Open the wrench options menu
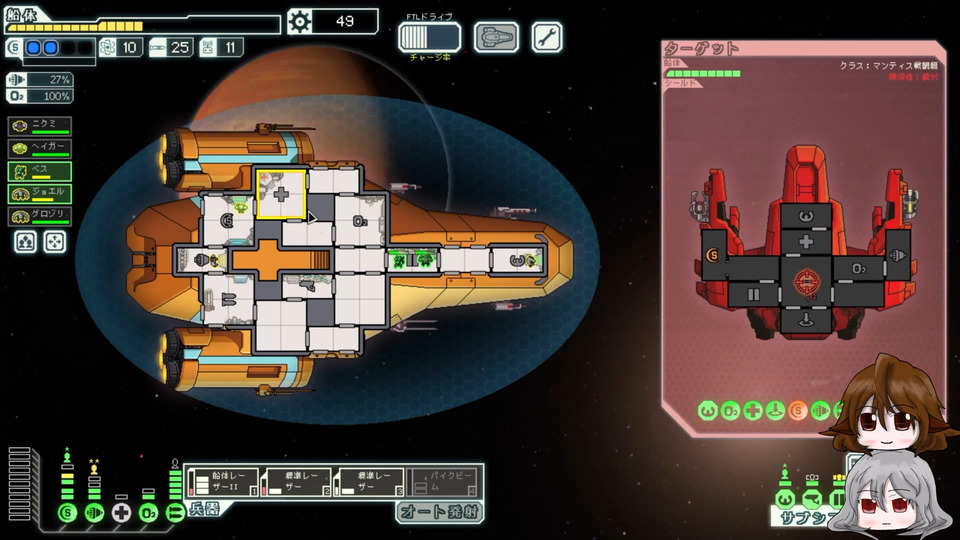 546,37
